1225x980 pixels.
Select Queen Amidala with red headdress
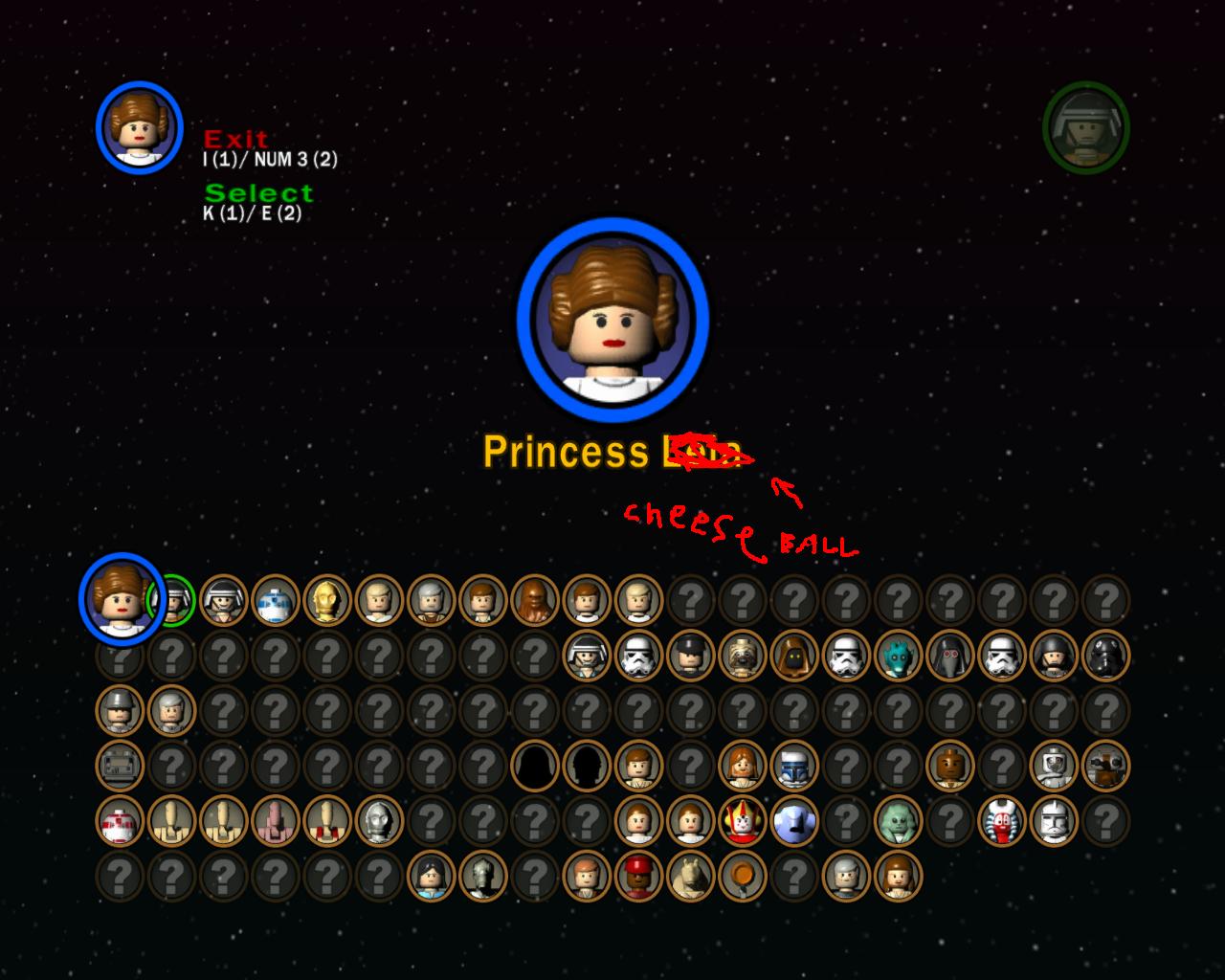(742, 820)
